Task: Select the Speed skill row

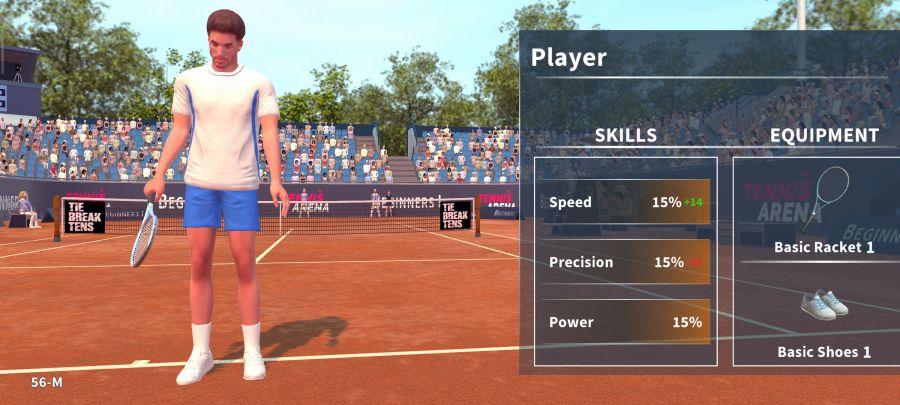Action: tap(626, 202)
